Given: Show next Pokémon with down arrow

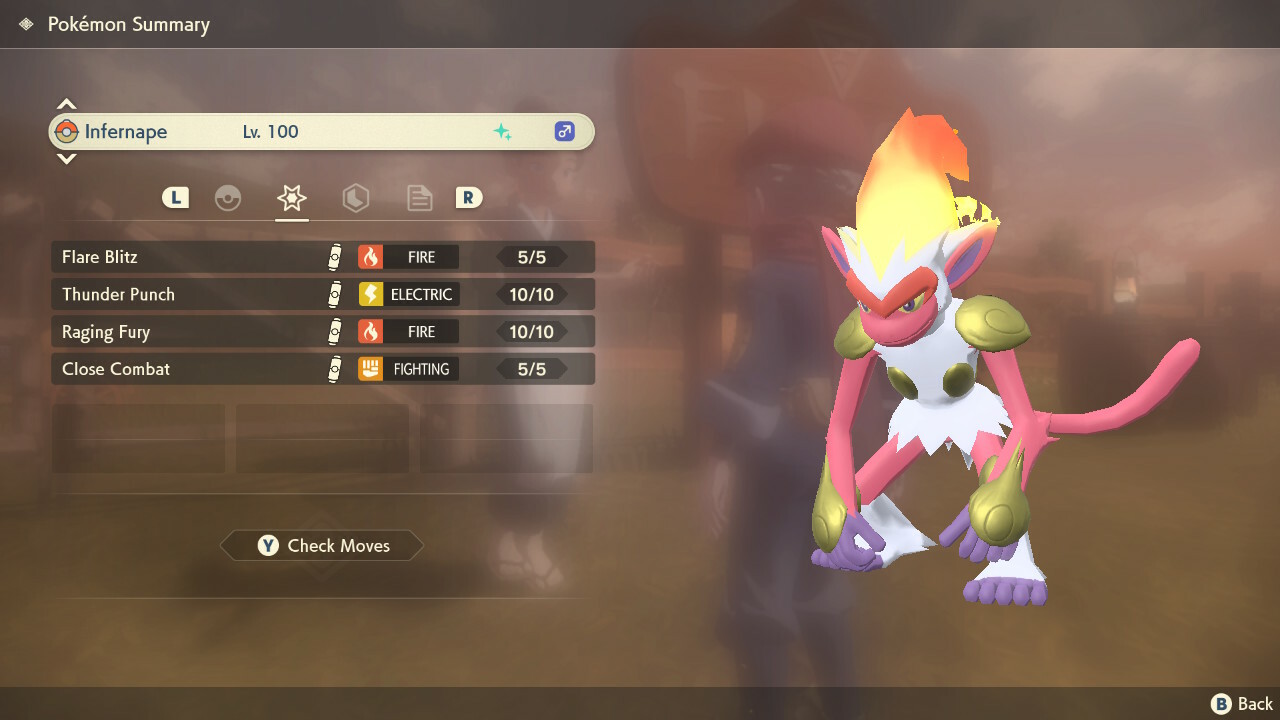Looking at the screenshot, I should (x=66, y=159).
